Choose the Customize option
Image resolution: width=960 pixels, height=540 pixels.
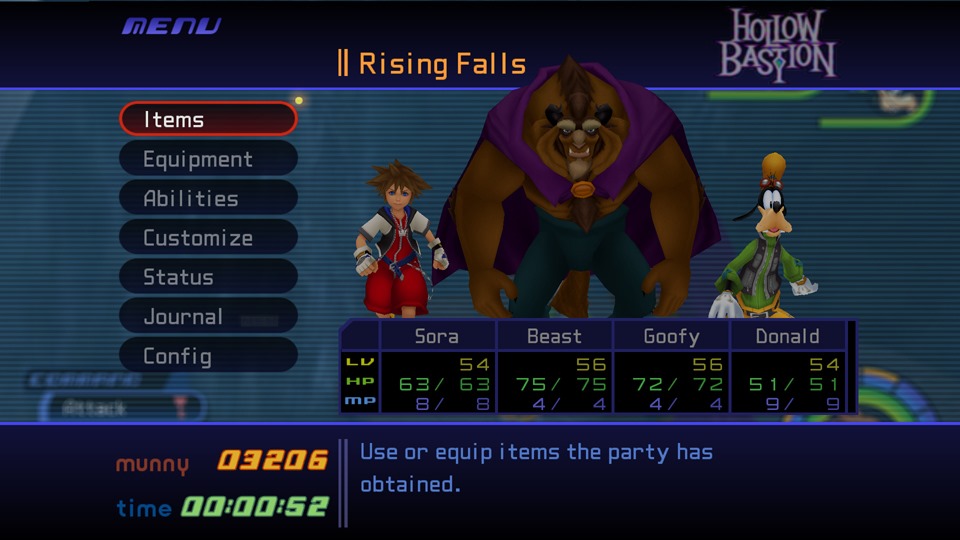point(208,238)
